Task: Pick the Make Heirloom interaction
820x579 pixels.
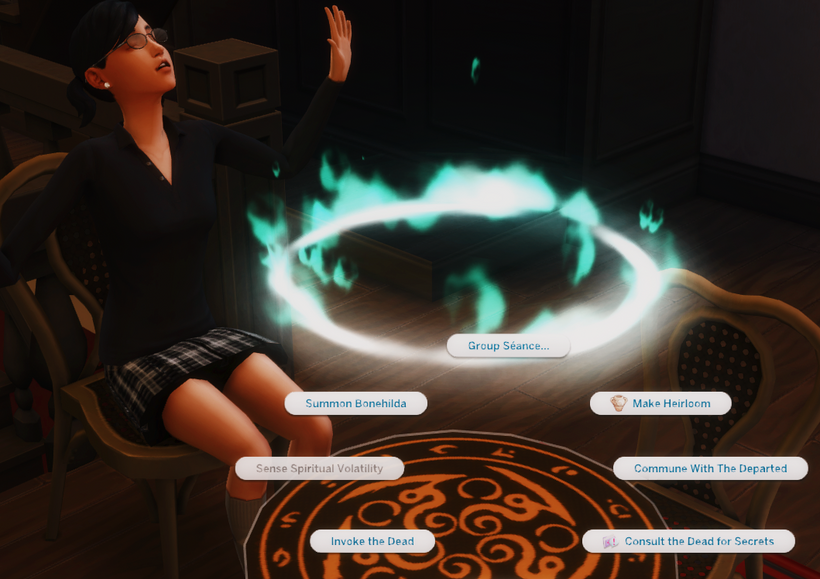Action: (660, 403)
